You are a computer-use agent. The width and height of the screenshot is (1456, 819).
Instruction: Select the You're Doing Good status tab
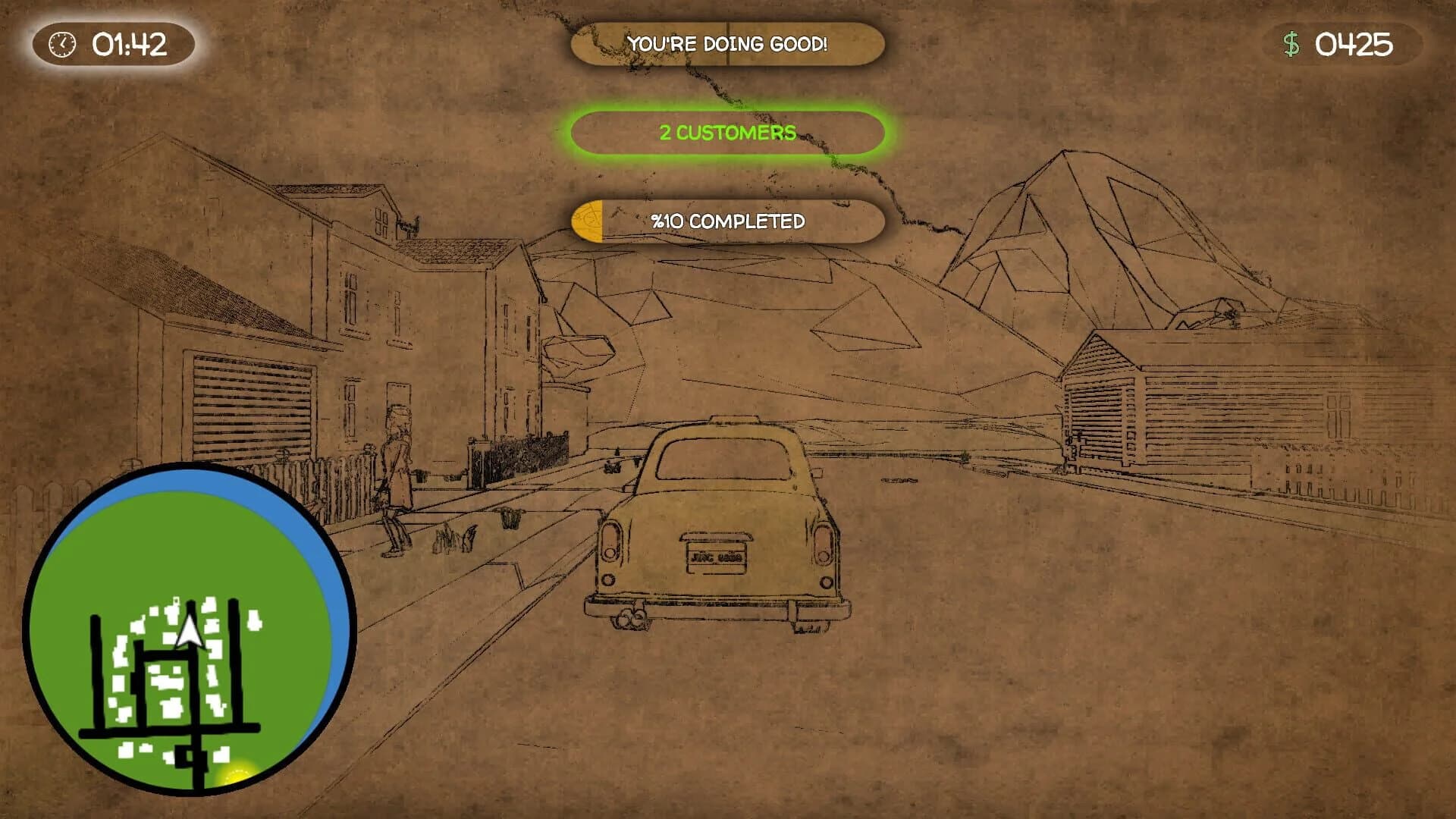[728, 44]
